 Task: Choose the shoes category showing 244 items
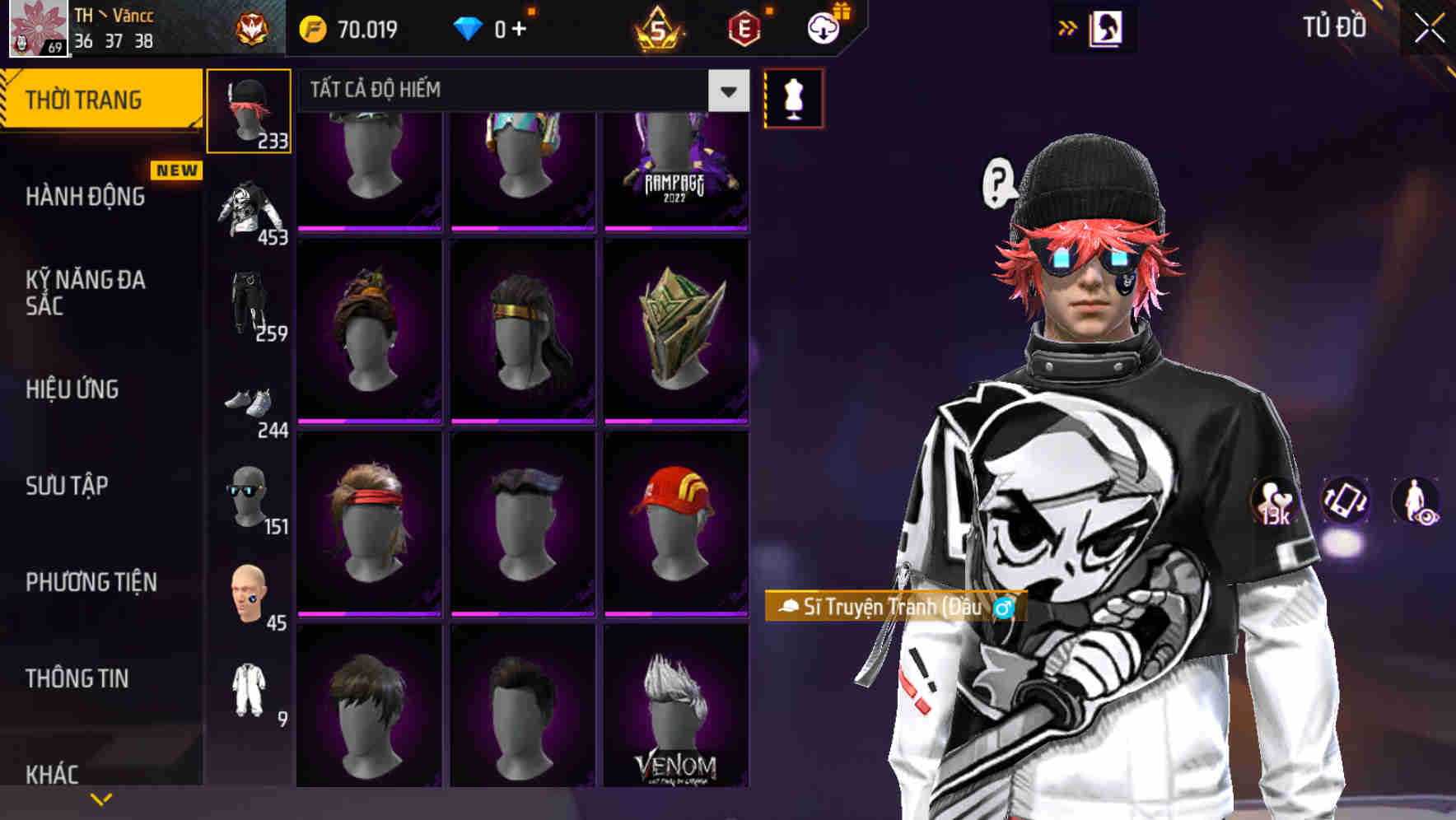point(249,408)
